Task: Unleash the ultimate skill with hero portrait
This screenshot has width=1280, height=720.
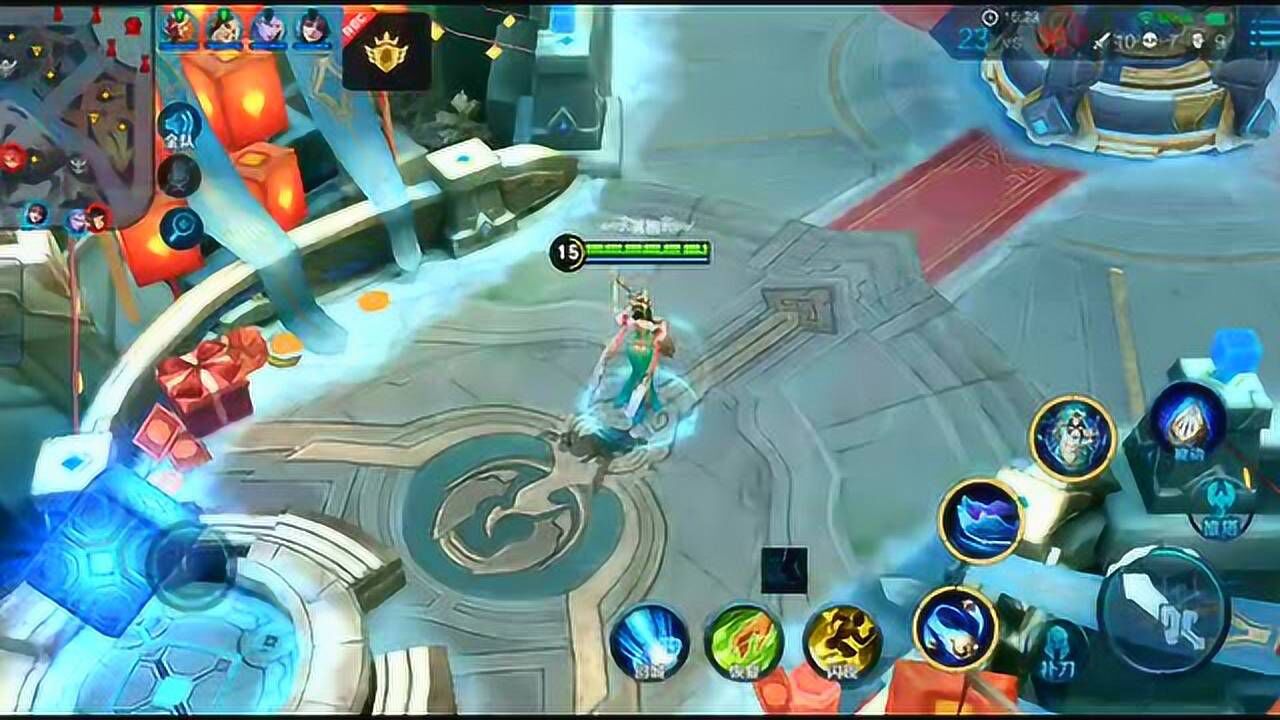Action: coord(1072,437)
